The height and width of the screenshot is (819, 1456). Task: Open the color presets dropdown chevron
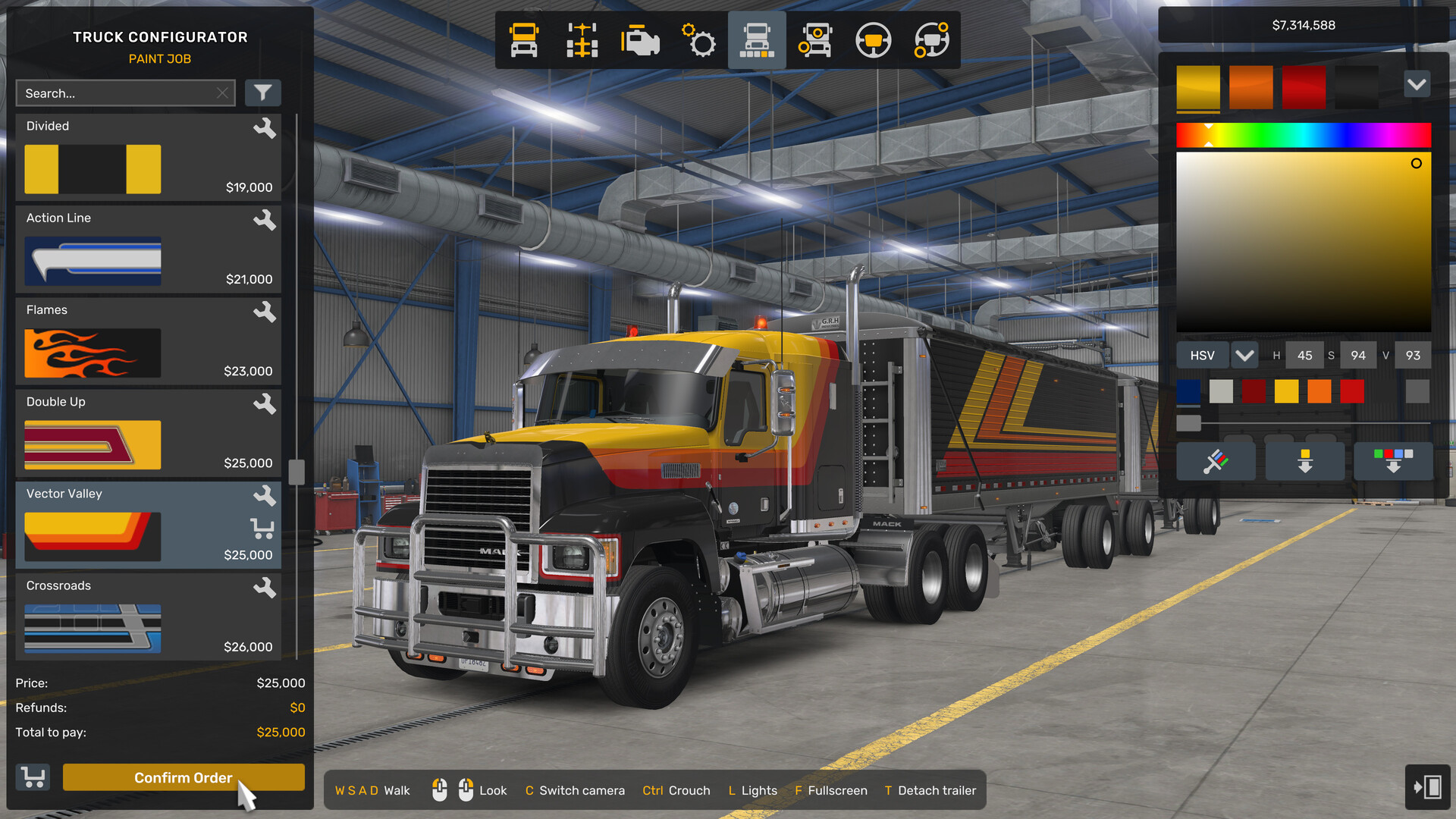point(1417,84)
